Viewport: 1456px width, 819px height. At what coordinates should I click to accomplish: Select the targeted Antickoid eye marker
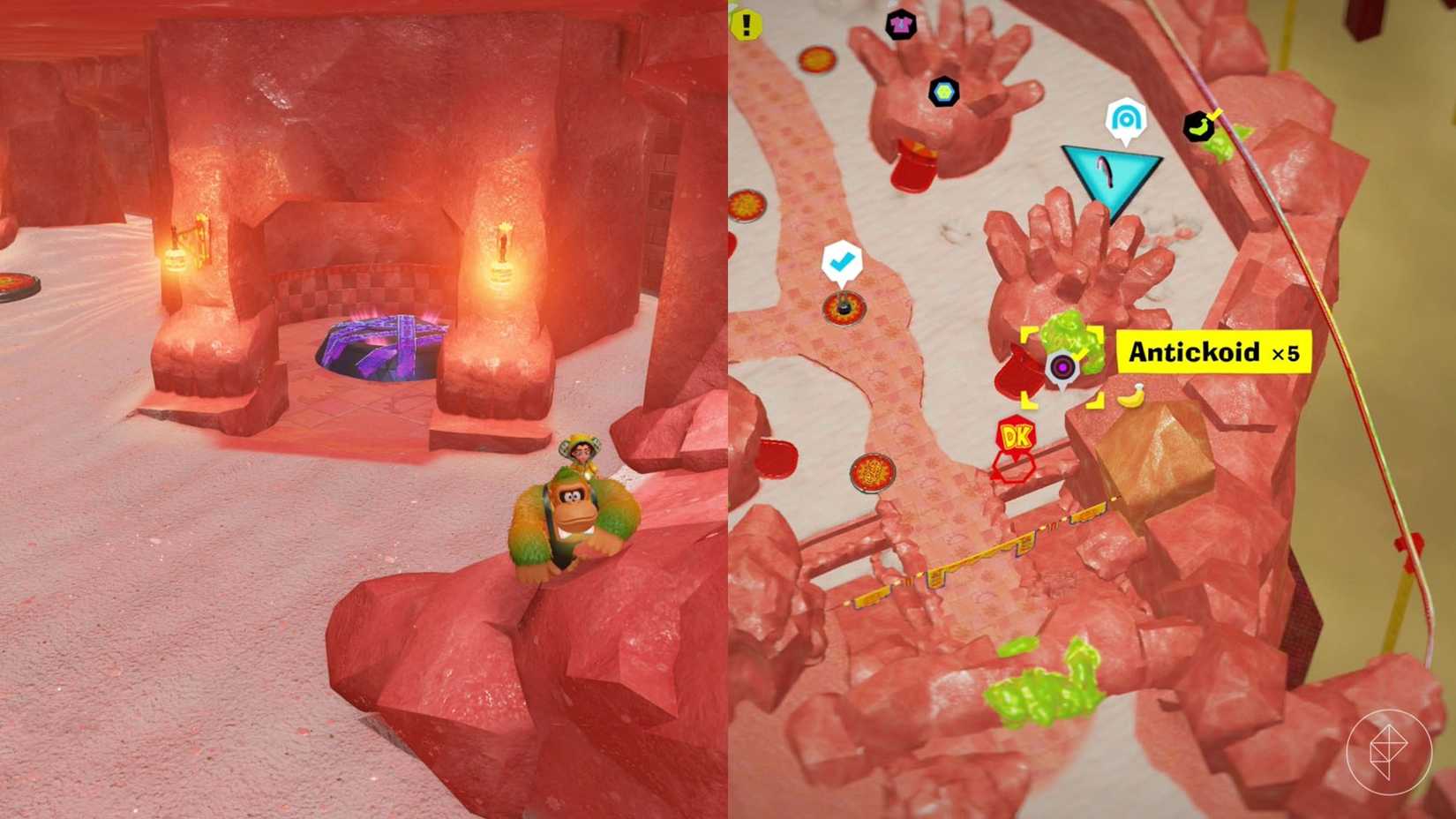coord(1064,365)
